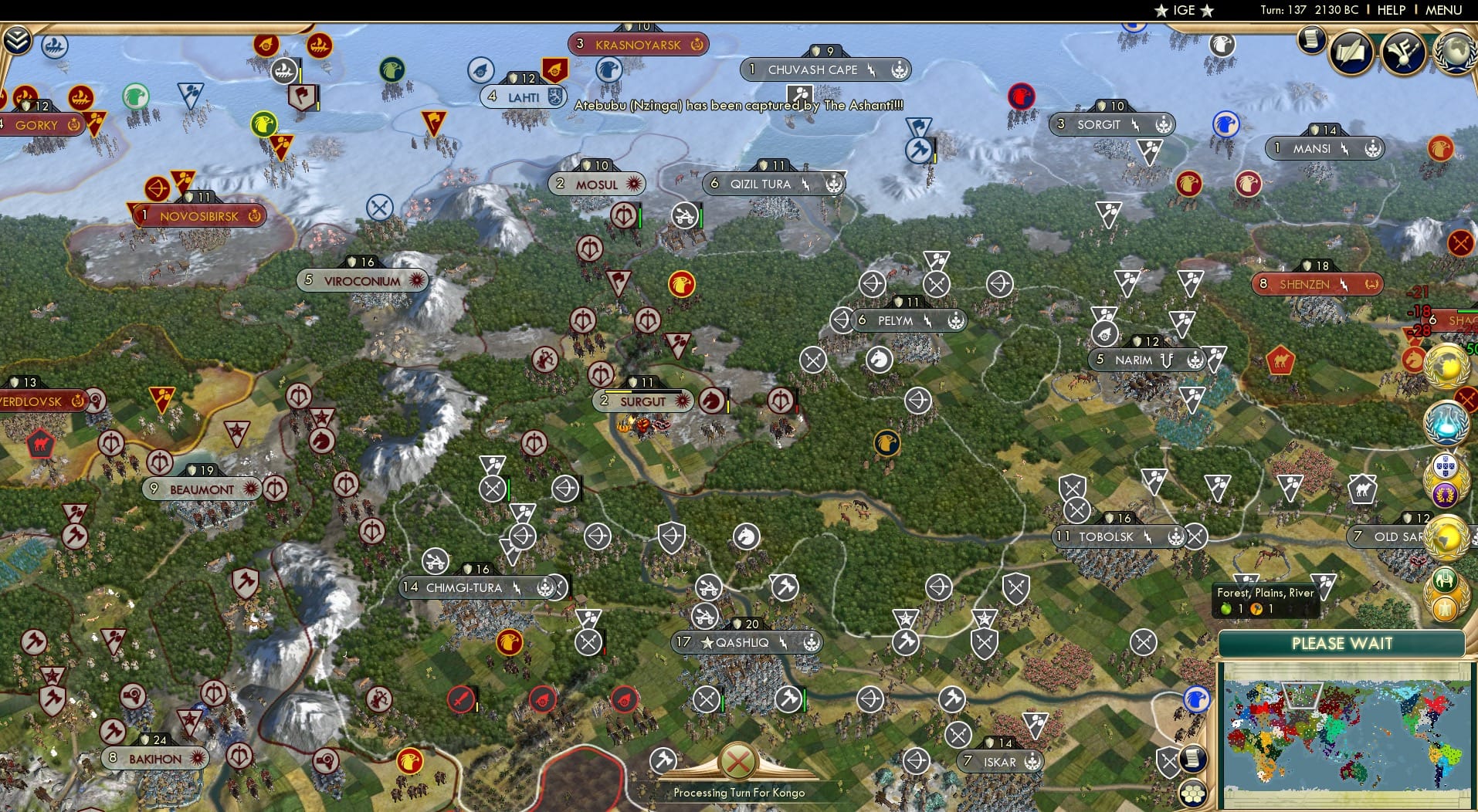Click the green elephant notification badge
This screenshot has height=812, width=1478.
(x=1445, y=580)
